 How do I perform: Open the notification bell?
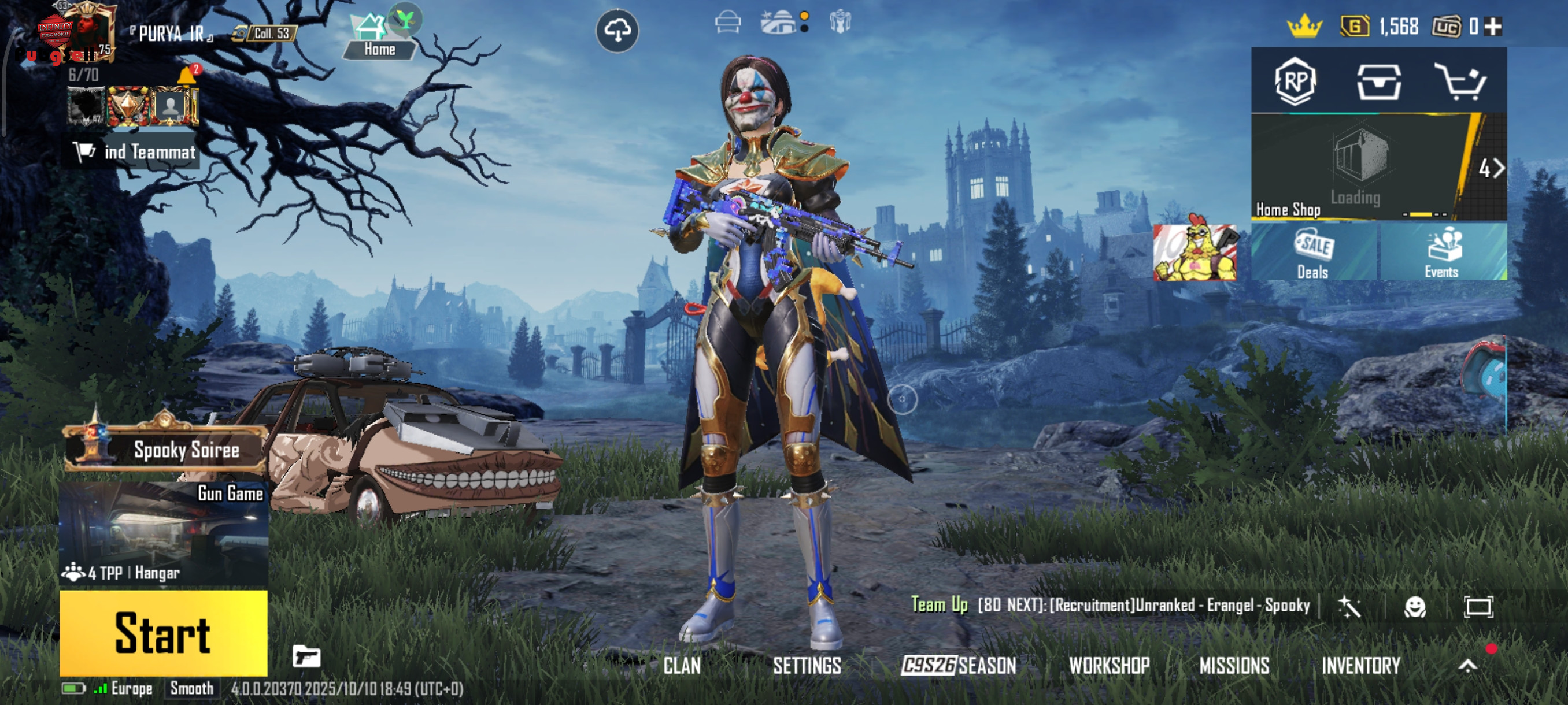[x=186, y=76]
